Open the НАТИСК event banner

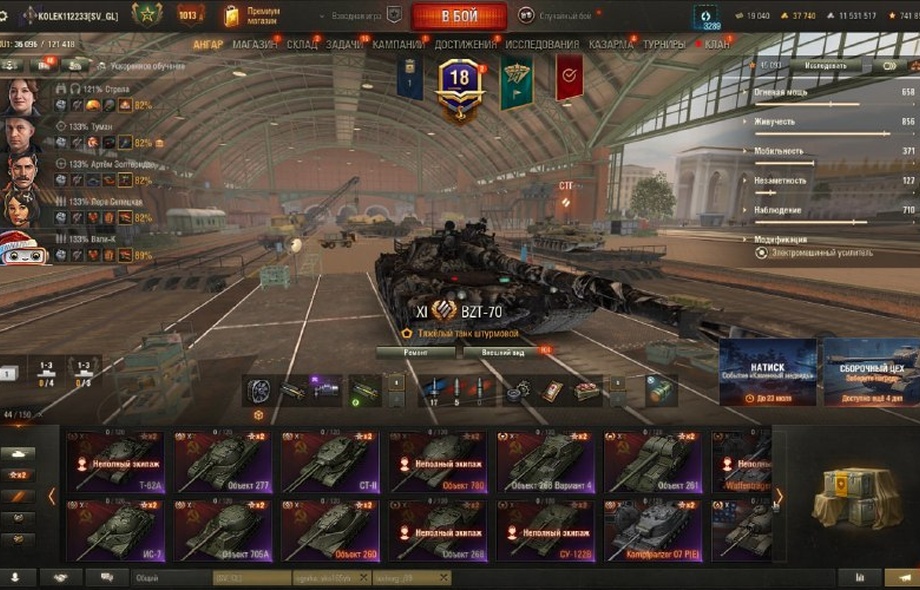(x=767, y=372)
